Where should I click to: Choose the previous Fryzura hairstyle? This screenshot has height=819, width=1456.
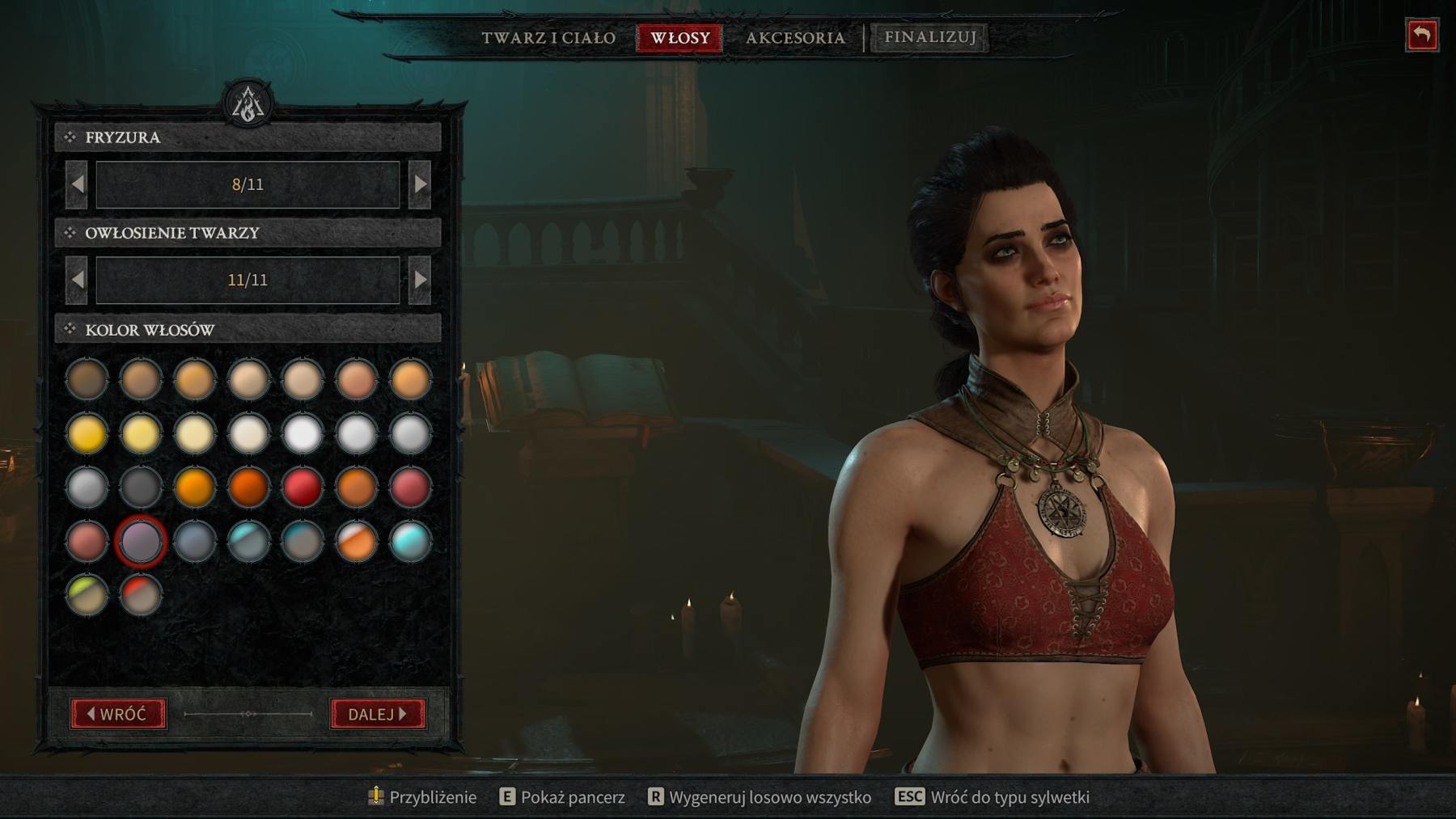pos(77,184)
